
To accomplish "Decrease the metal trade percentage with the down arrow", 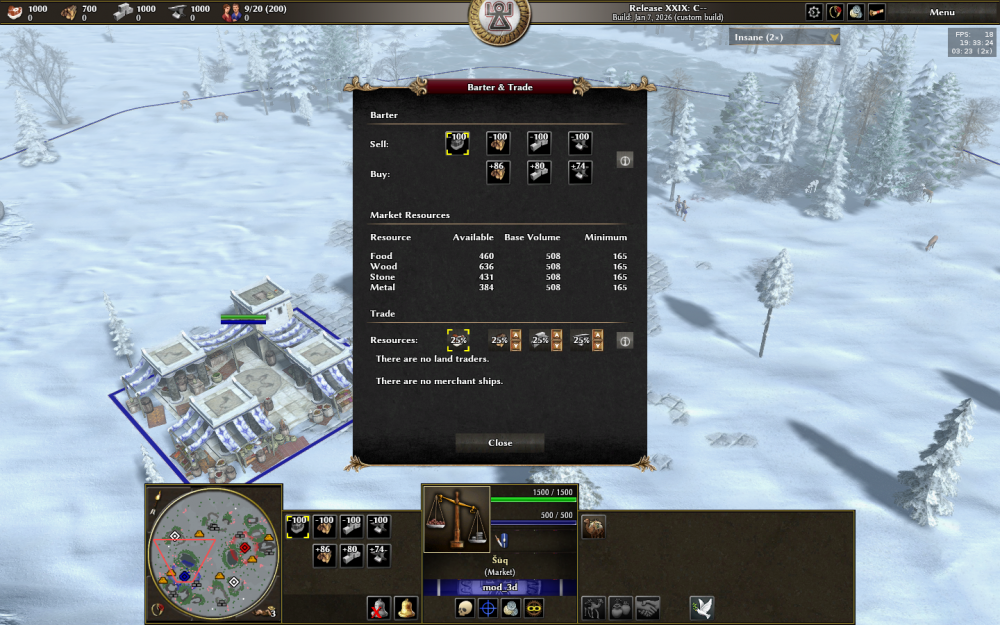I will point(597,347).
